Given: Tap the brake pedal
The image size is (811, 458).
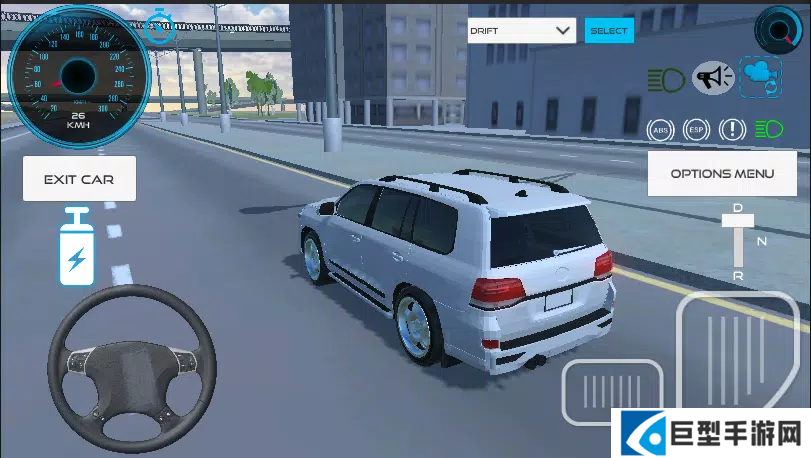Looking at the screenshot, I should coord(612,391).
